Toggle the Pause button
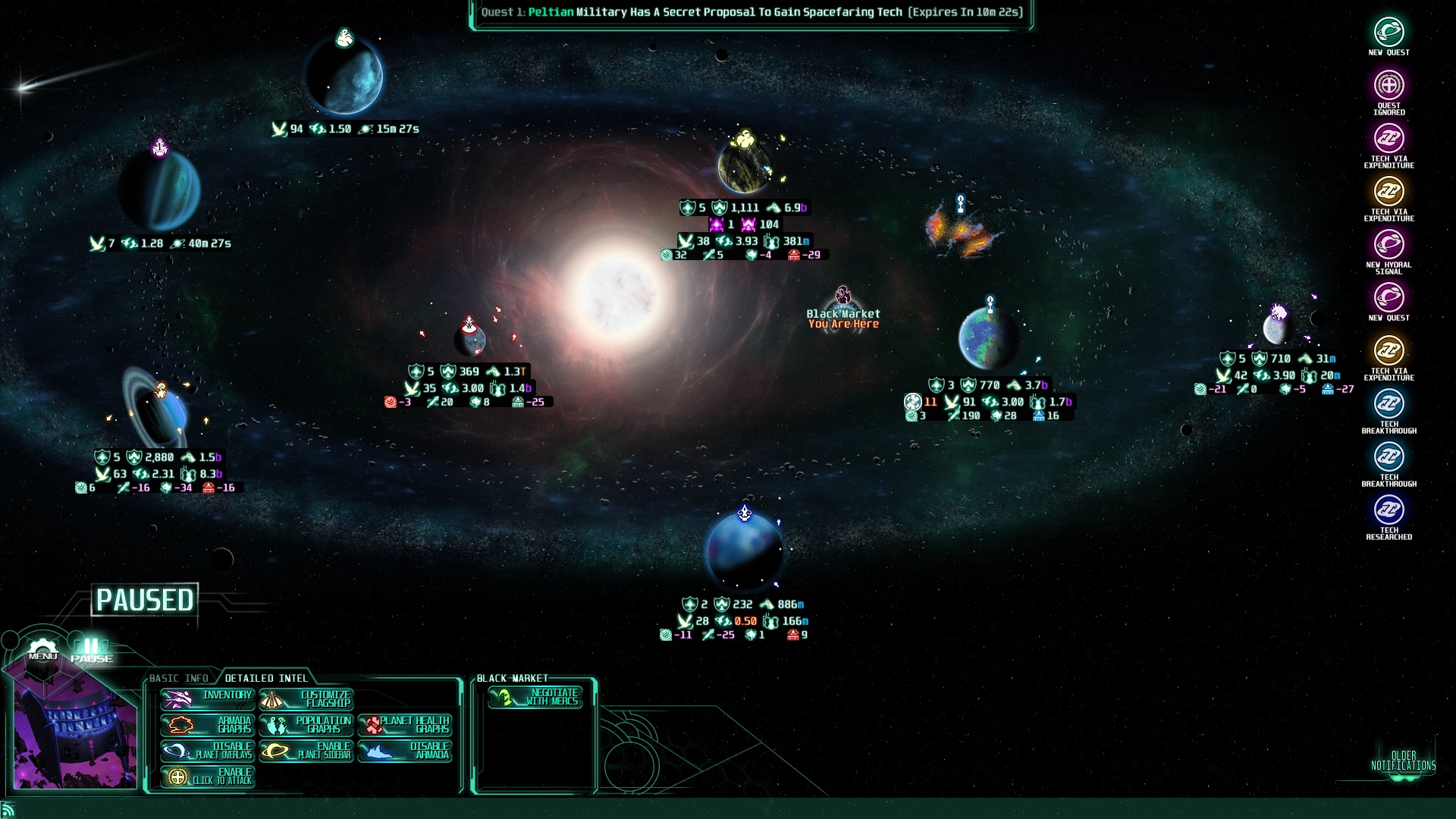The width and height of the screenshot is (1456, 819). pyautogui.click(x=92, y=651)
